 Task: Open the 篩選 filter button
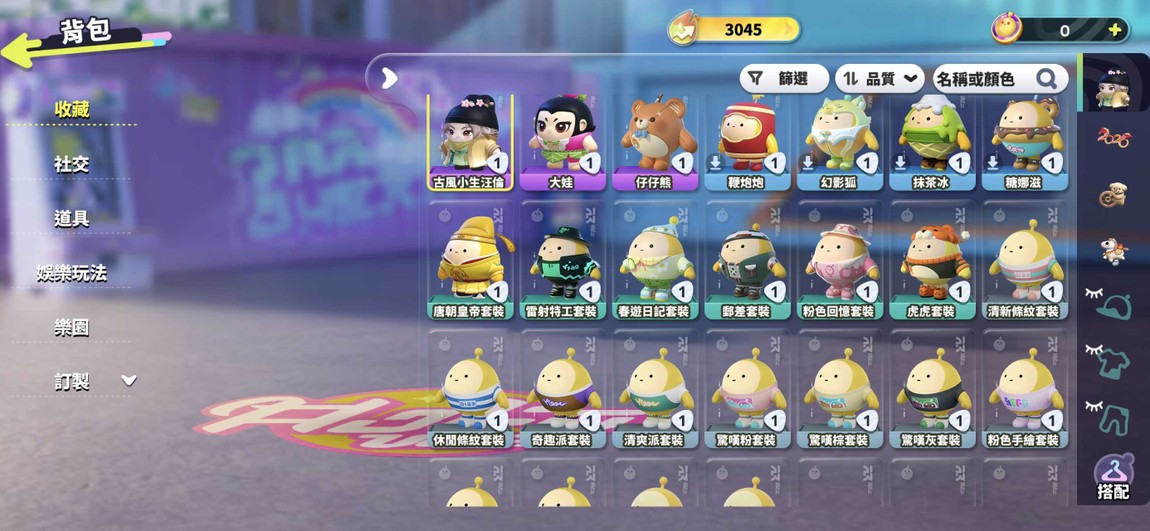784,79
